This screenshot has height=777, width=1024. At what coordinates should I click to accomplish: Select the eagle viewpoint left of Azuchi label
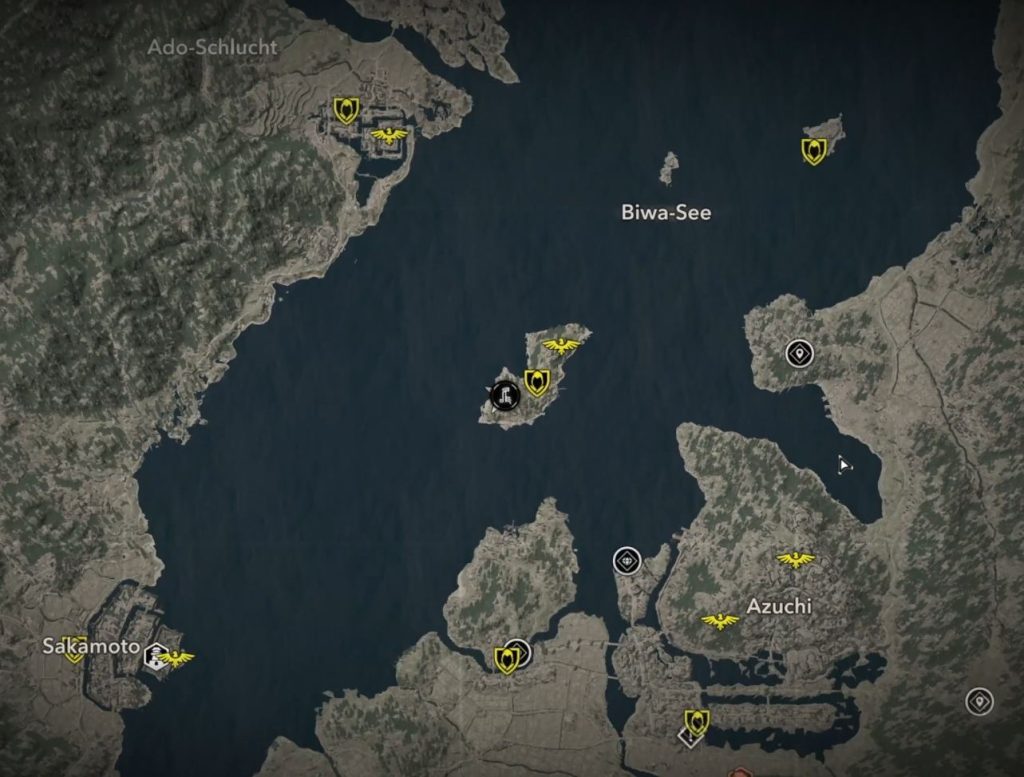(720, 621)
